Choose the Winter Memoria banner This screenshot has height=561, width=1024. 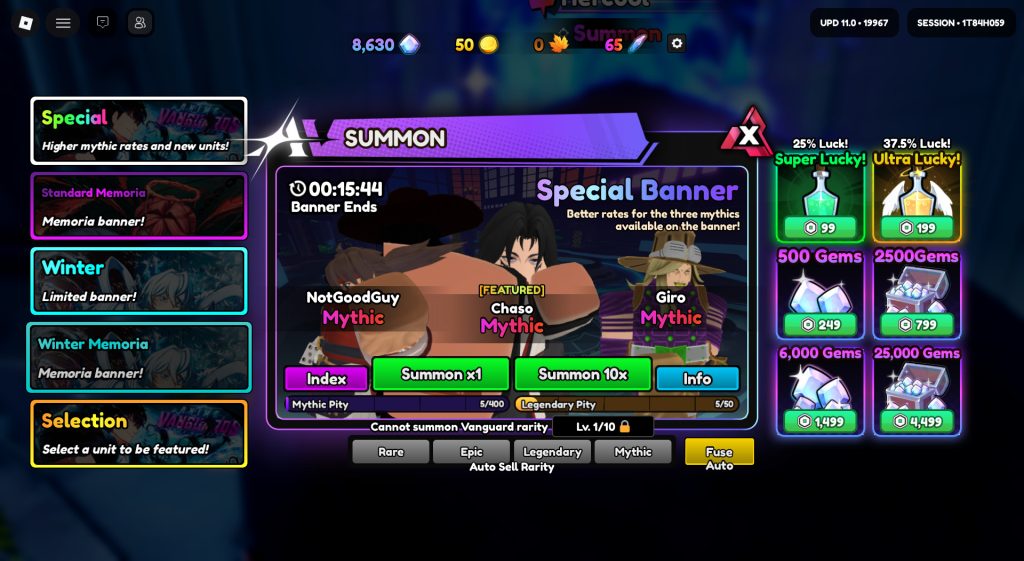point(138,357)
